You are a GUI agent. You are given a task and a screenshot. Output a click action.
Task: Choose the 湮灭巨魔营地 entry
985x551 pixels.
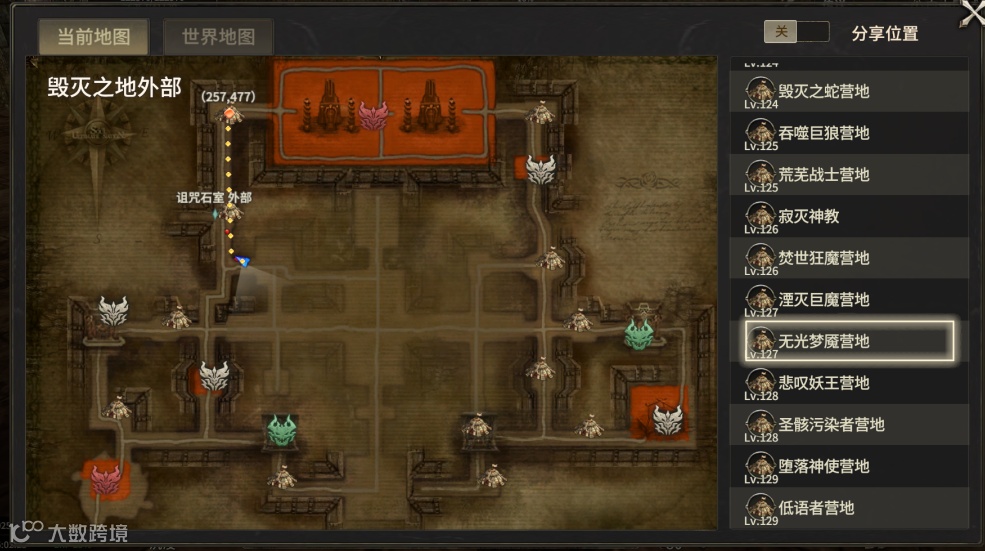coord(850,300)
